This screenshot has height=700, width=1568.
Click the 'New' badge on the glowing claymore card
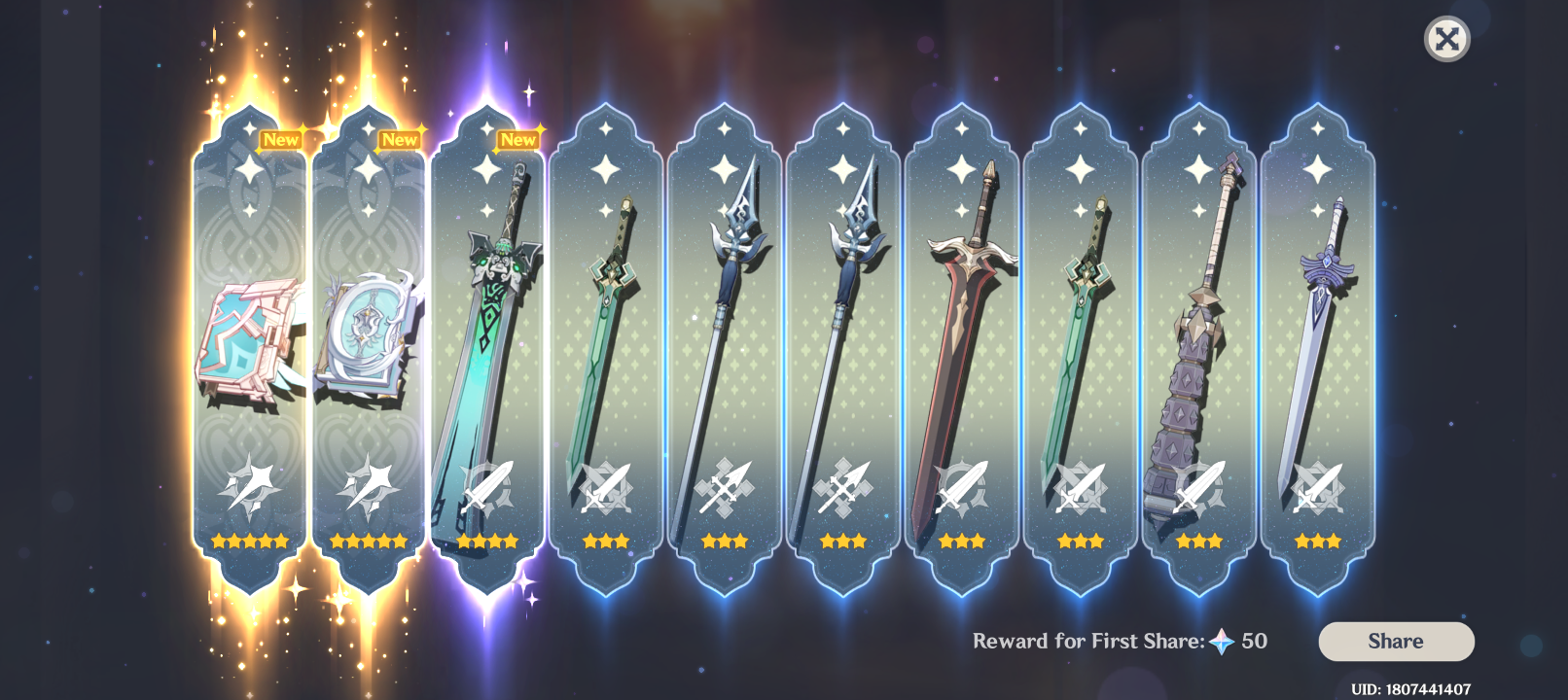pos(517,139)
